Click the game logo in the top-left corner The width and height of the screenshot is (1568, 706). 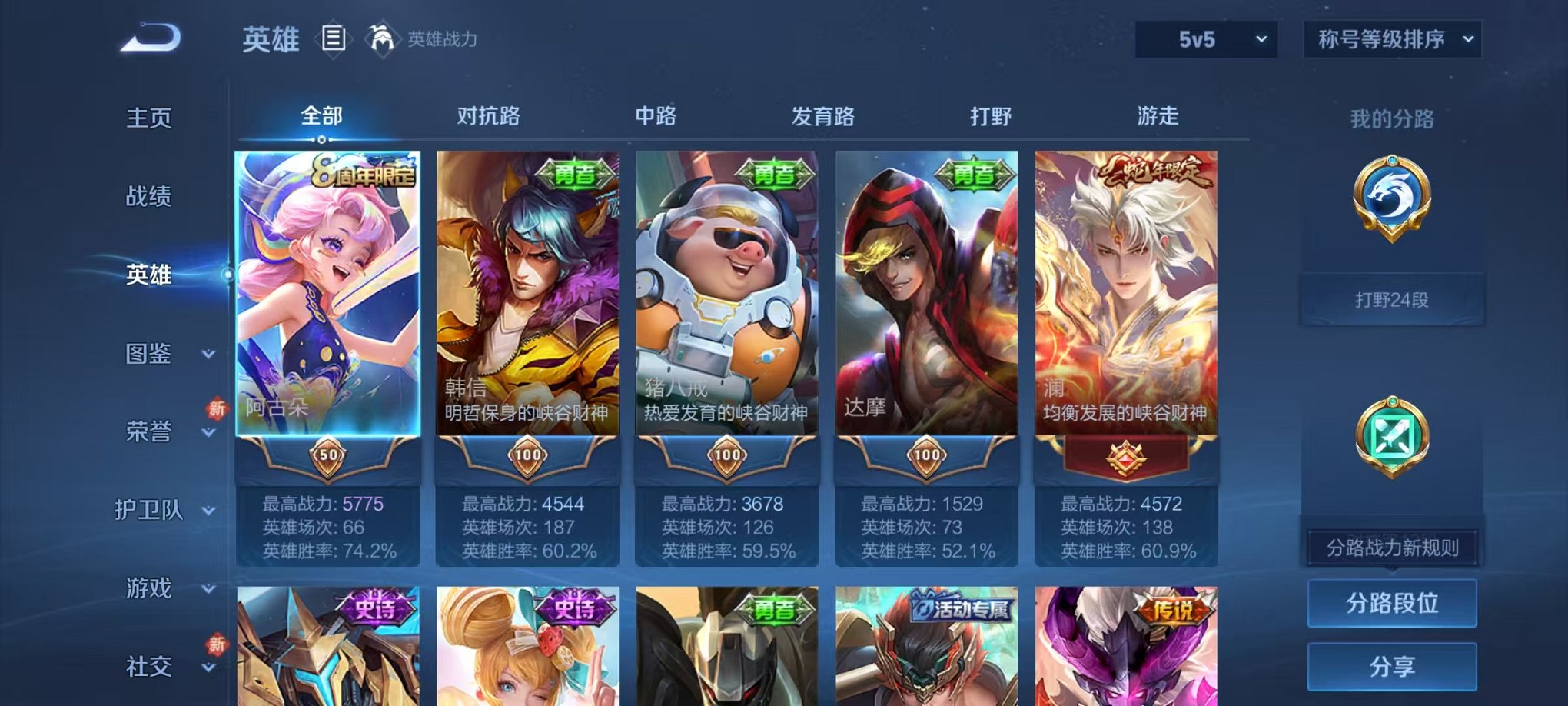point(148,37)
